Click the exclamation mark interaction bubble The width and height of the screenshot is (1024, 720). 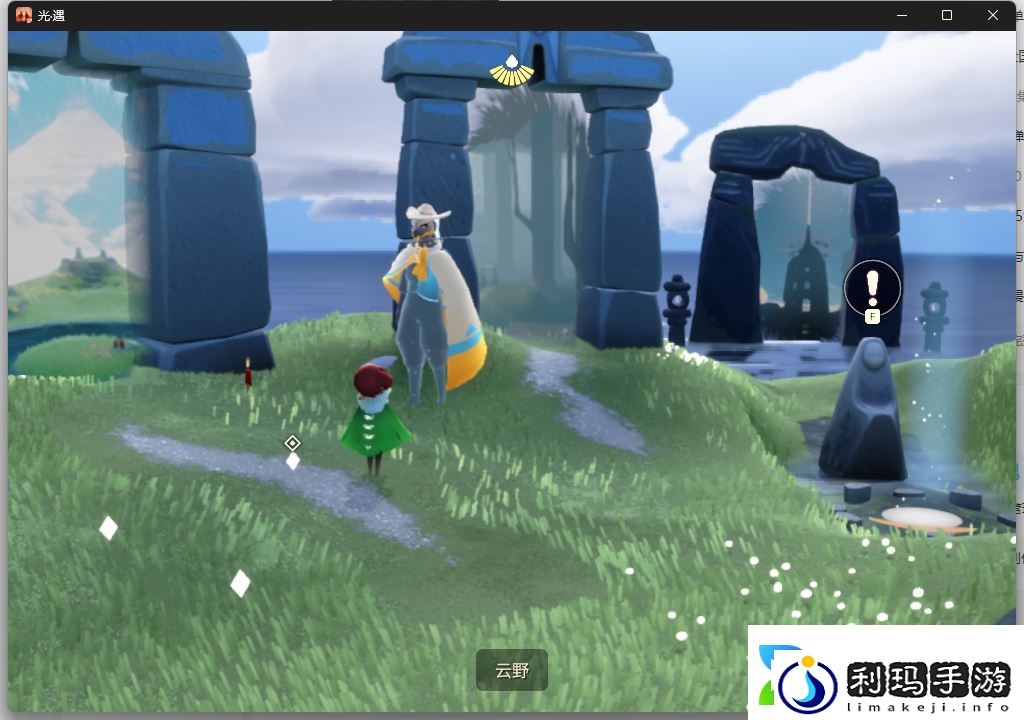[x=872, y=288]
